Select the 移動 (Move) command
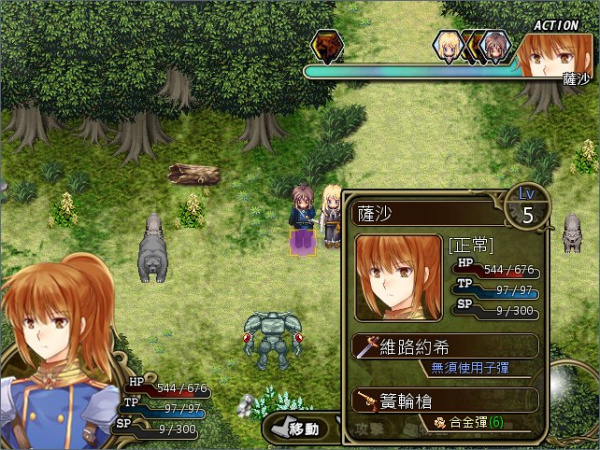The image size is (600, 450). 296,428
